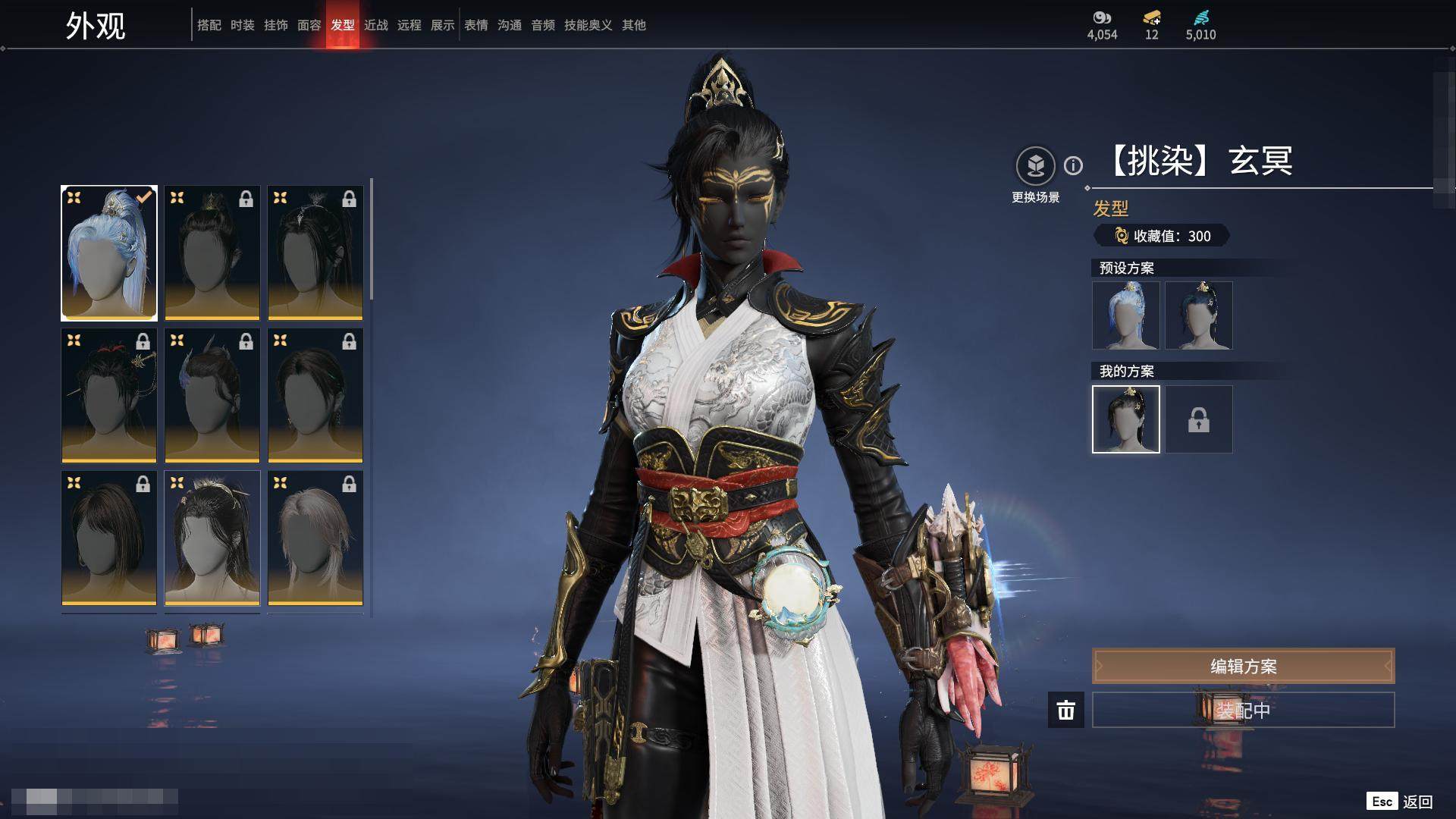Select the 其他 tab
1456x819 pixels.
[633, 25]
